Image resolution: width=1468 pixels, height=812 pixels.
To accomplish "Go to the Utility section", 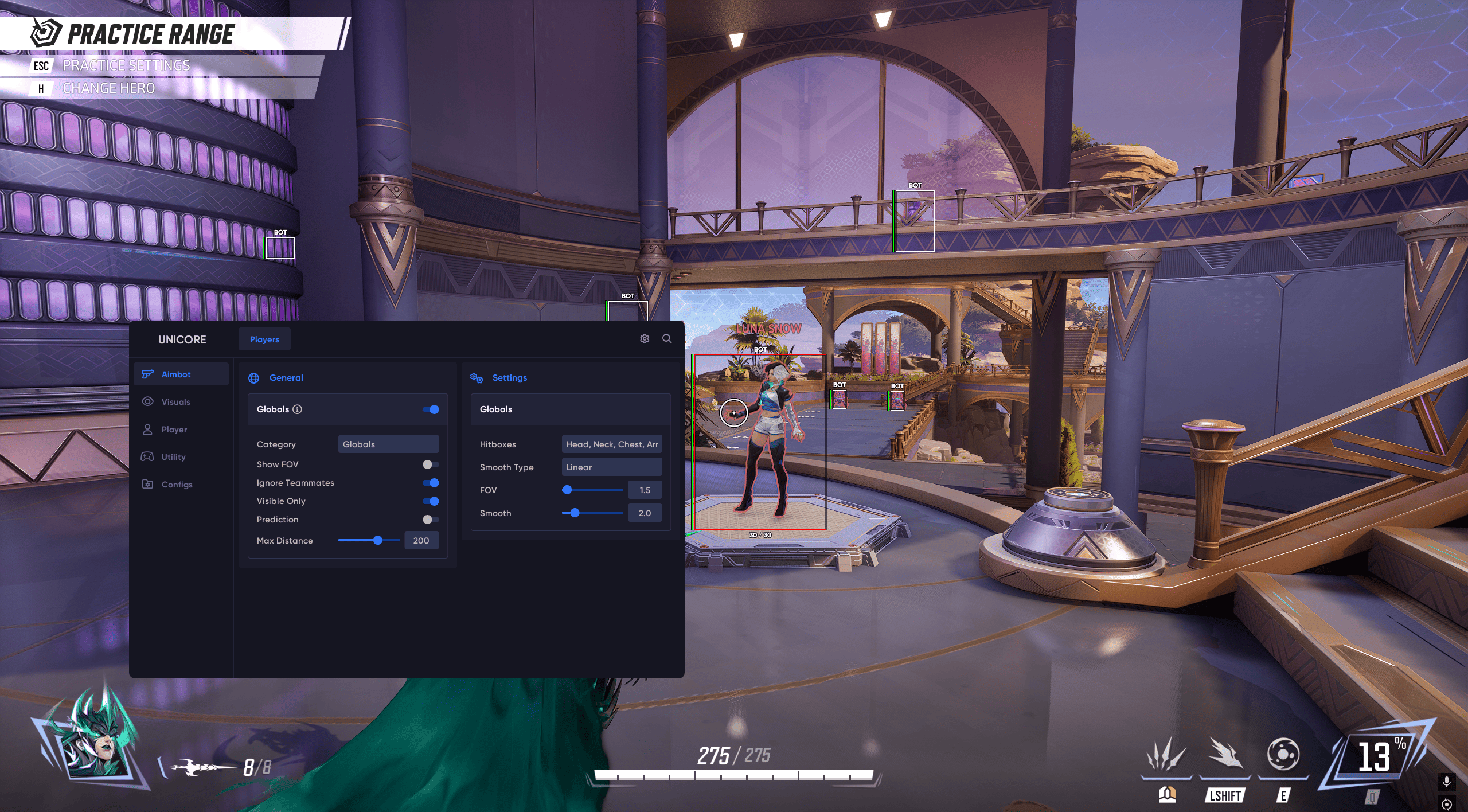I will (x=173, y=457).
